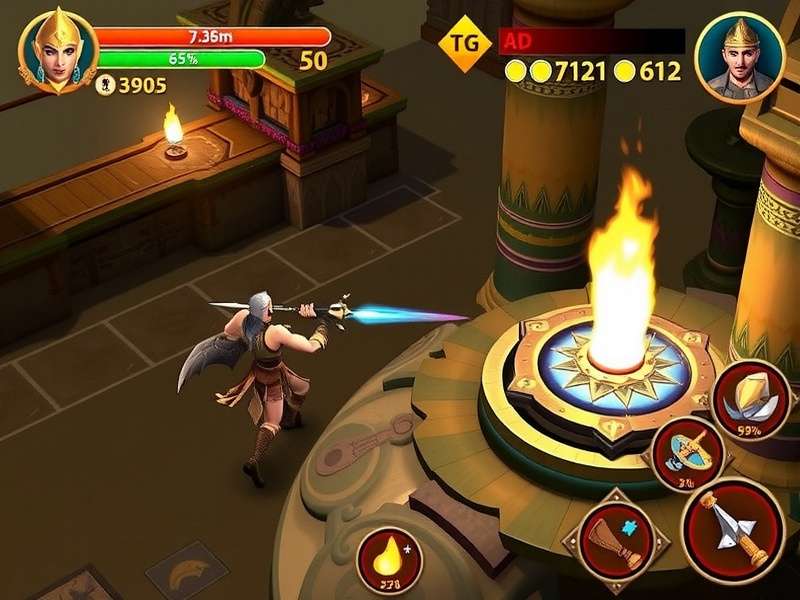The height and width of the screenshot is (600, 800).
Task: Trigger the horn skill with blue puzzle piece
Action: (616, 541)
